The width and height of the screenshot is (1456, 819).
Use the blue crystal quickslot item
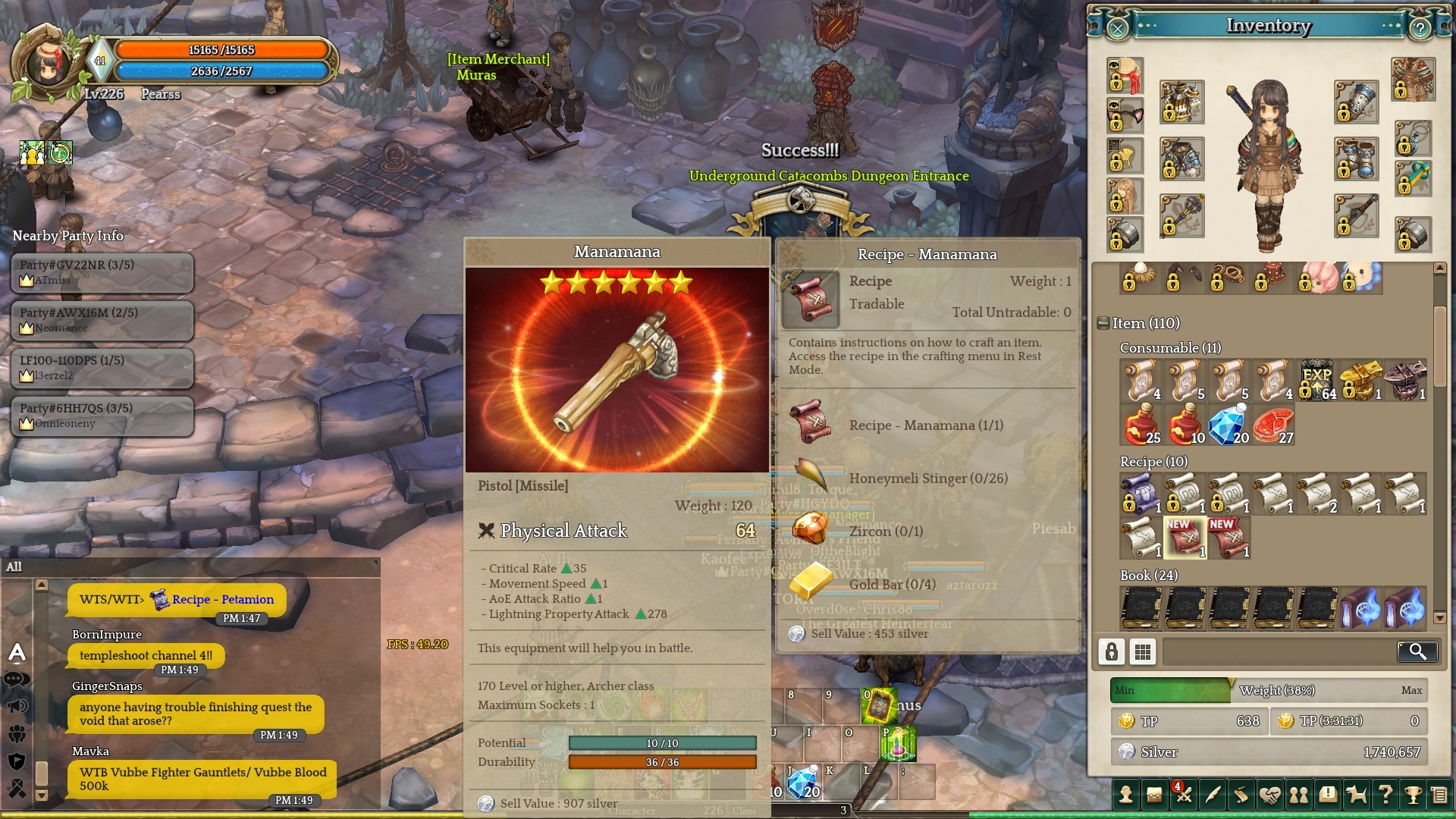coord(804,781)
